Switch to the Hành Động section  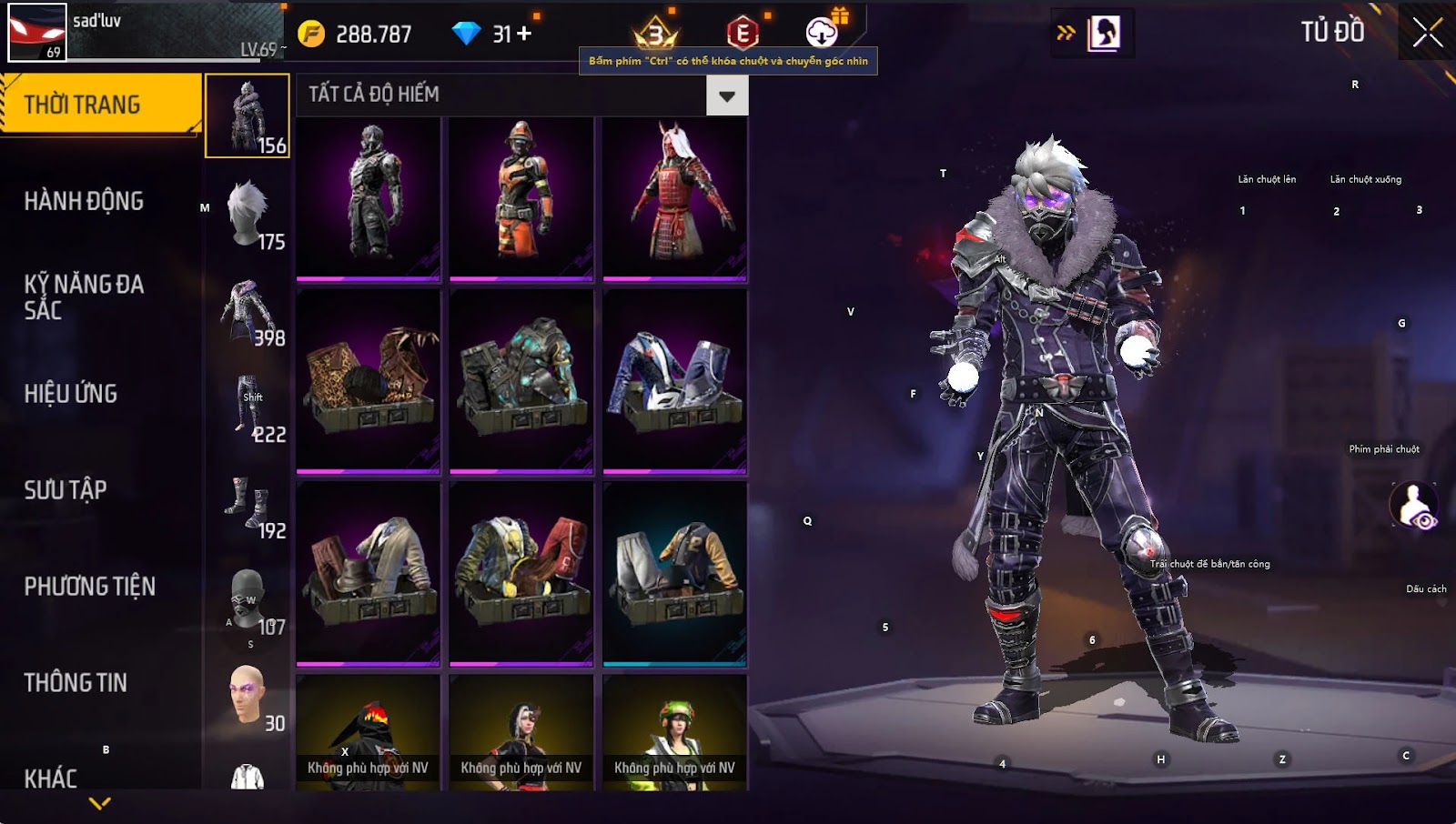tap(84, 201)
